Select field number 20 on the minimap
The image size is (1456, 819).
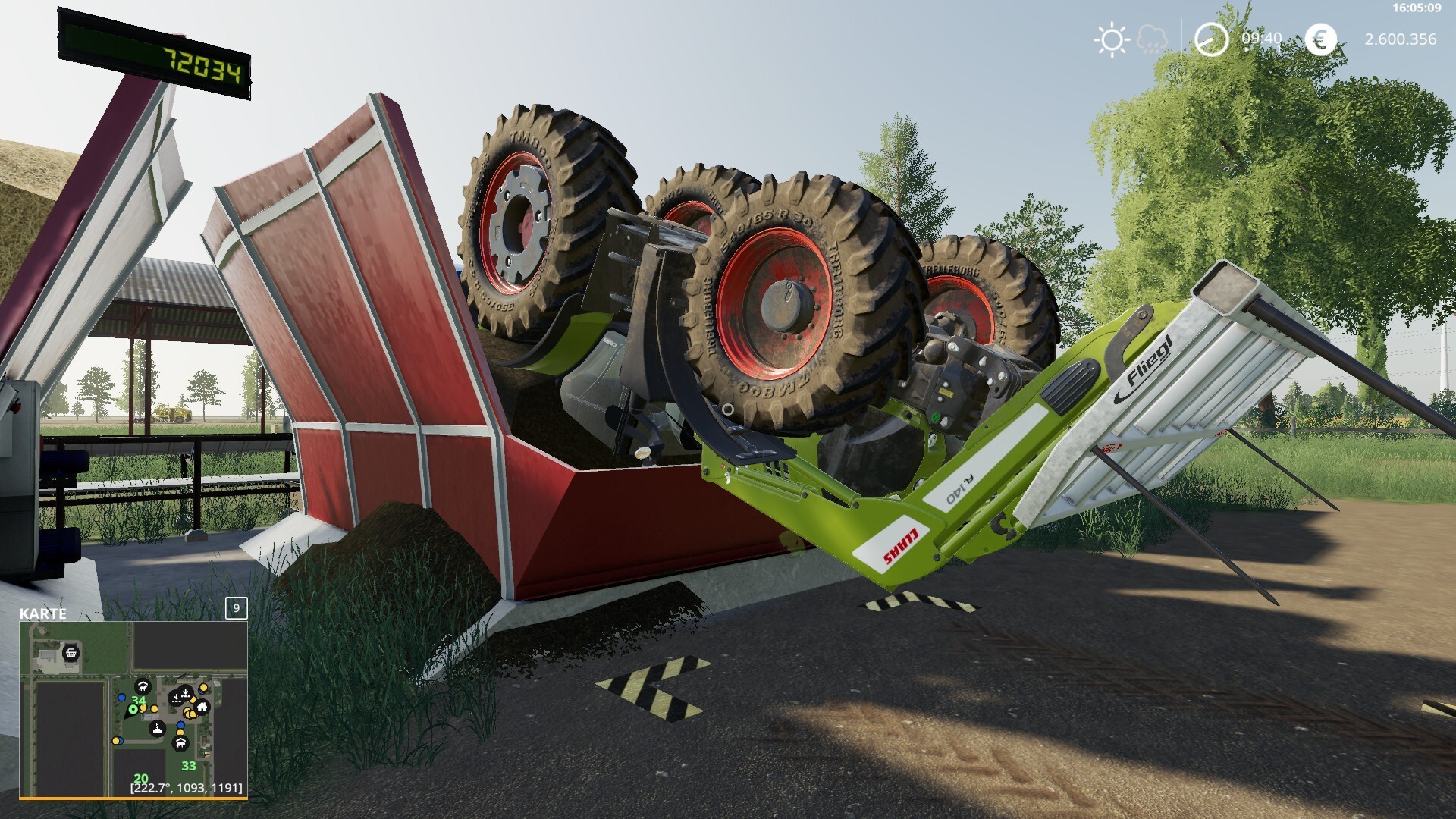pyautogui.click(x=141, y=779)
